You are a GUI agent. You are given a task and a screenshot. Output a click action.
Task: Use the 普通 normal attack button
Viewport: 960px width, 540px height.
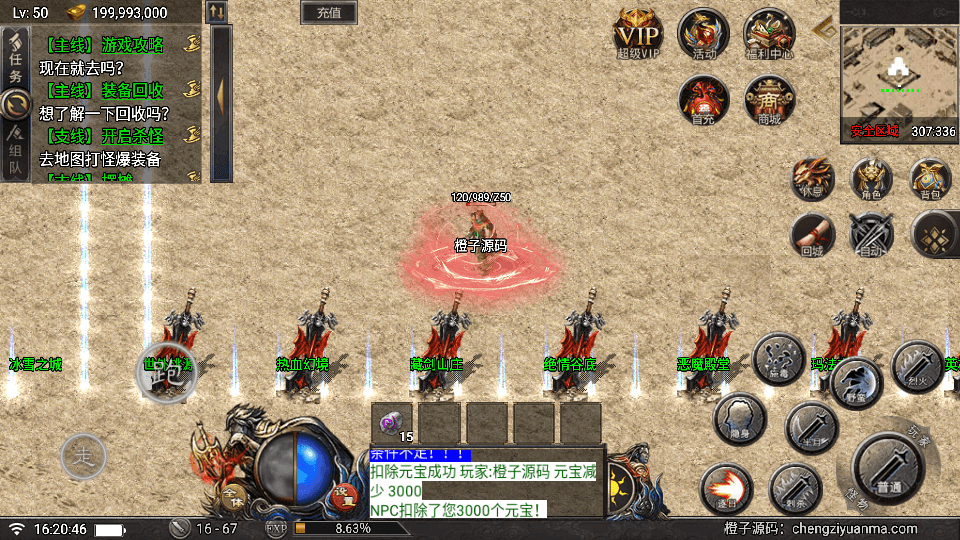(887, 470)
